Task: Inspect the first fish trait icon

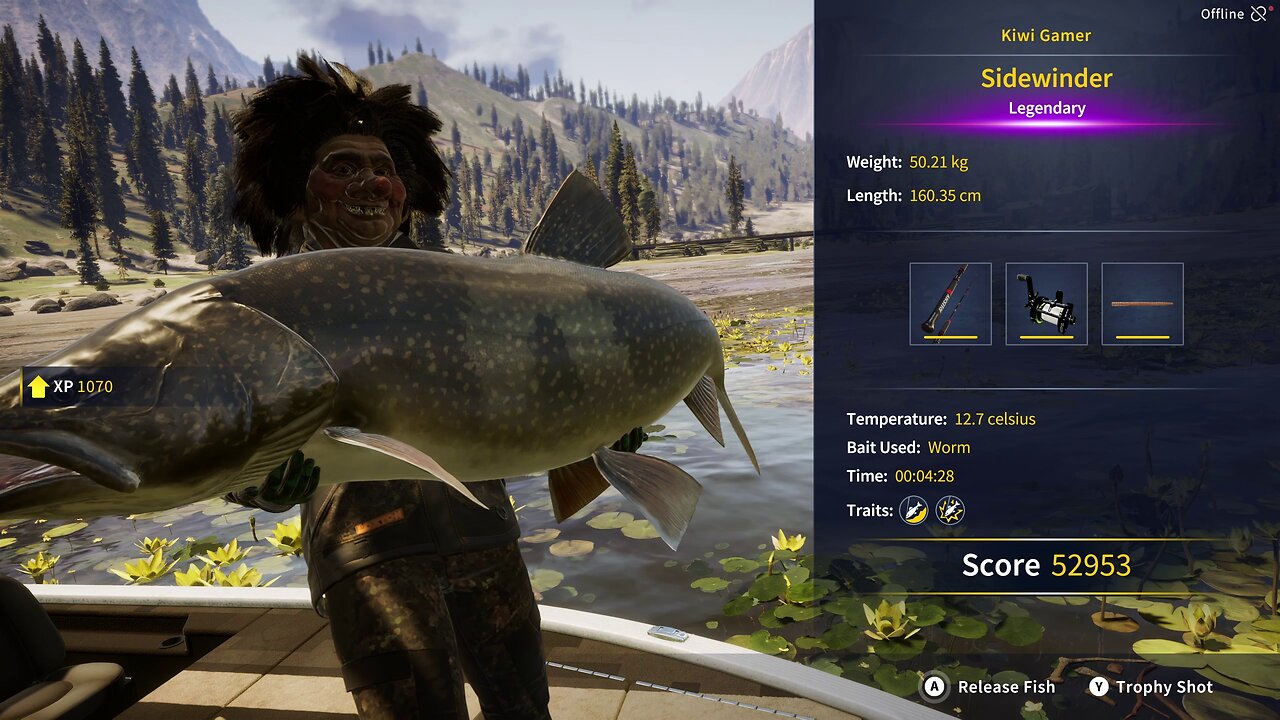Action: [913, 511]
